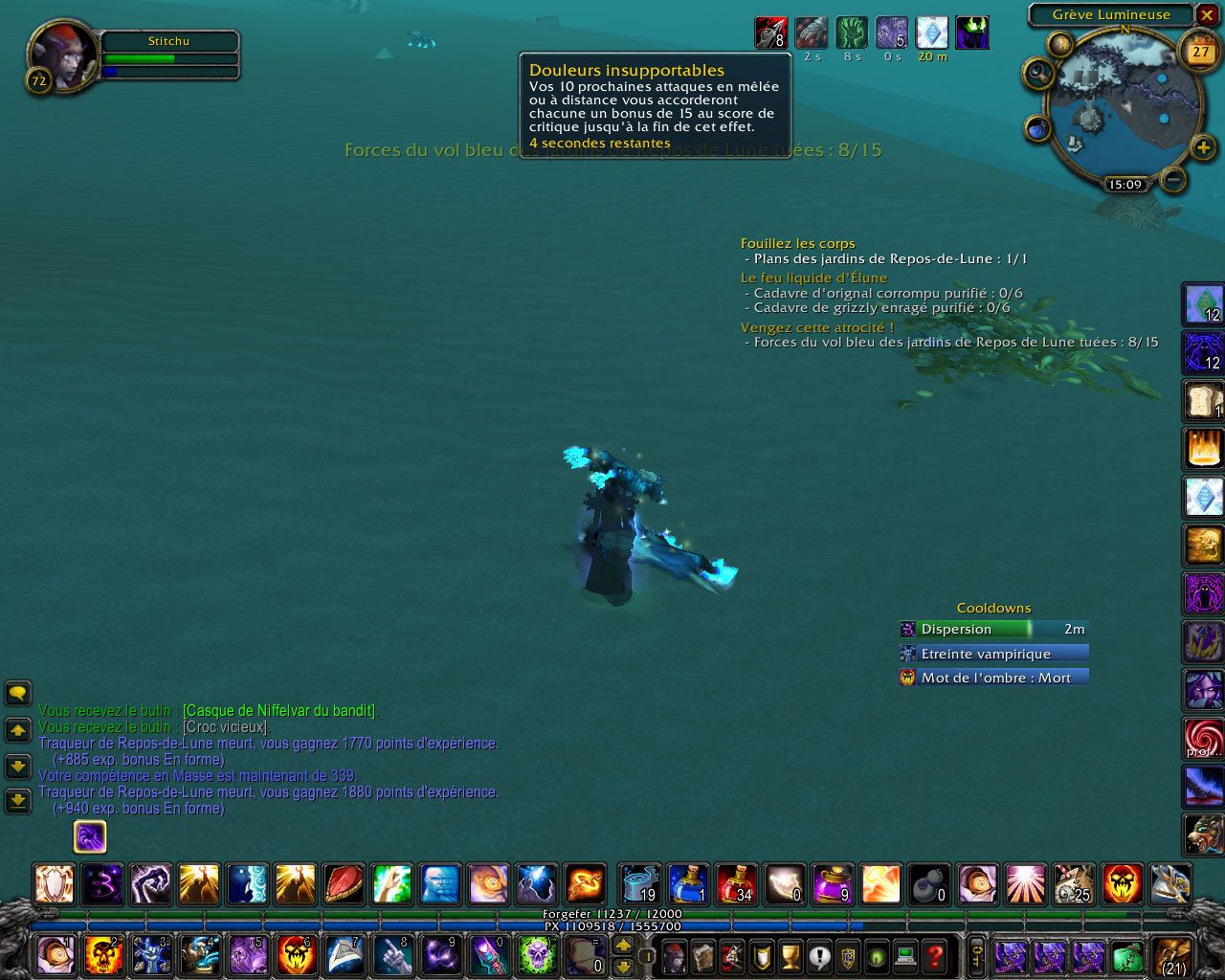This screenshot has width=1225, height=980.
Task: Open the calendar showing day 27
Action: (1200, 53)
